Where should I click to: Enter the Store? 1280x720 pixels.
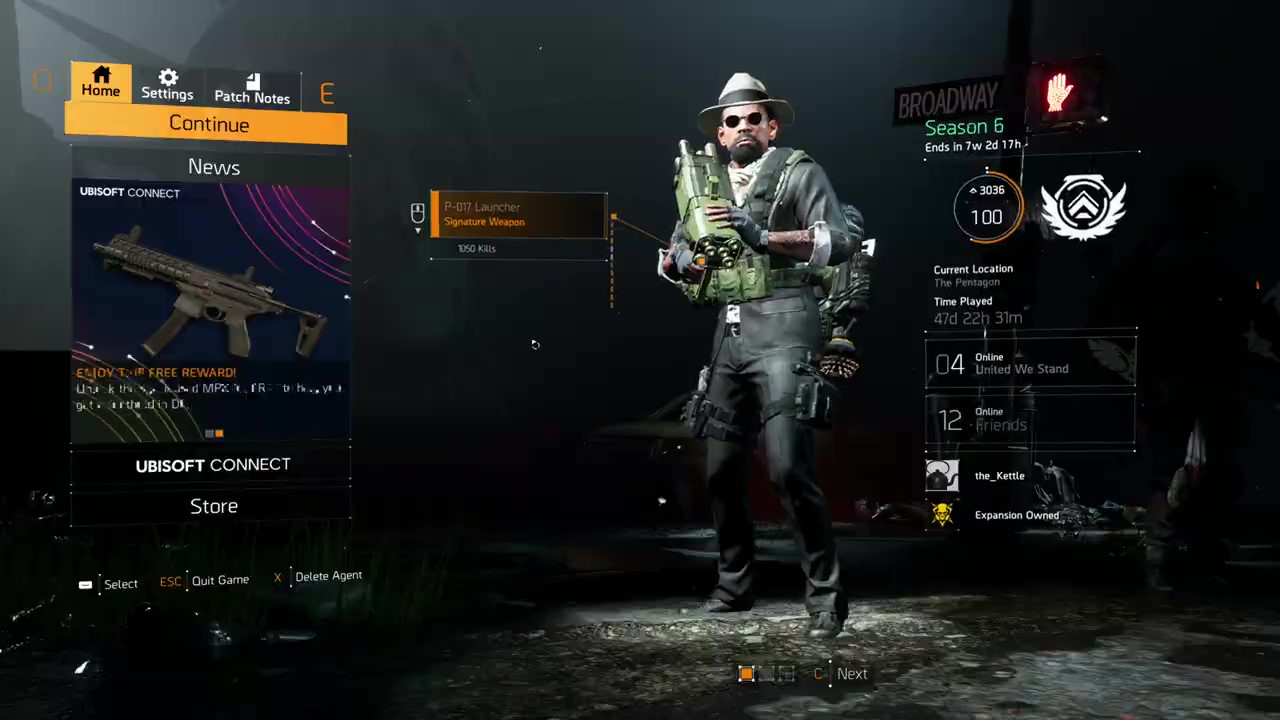[x=213, y=506]
